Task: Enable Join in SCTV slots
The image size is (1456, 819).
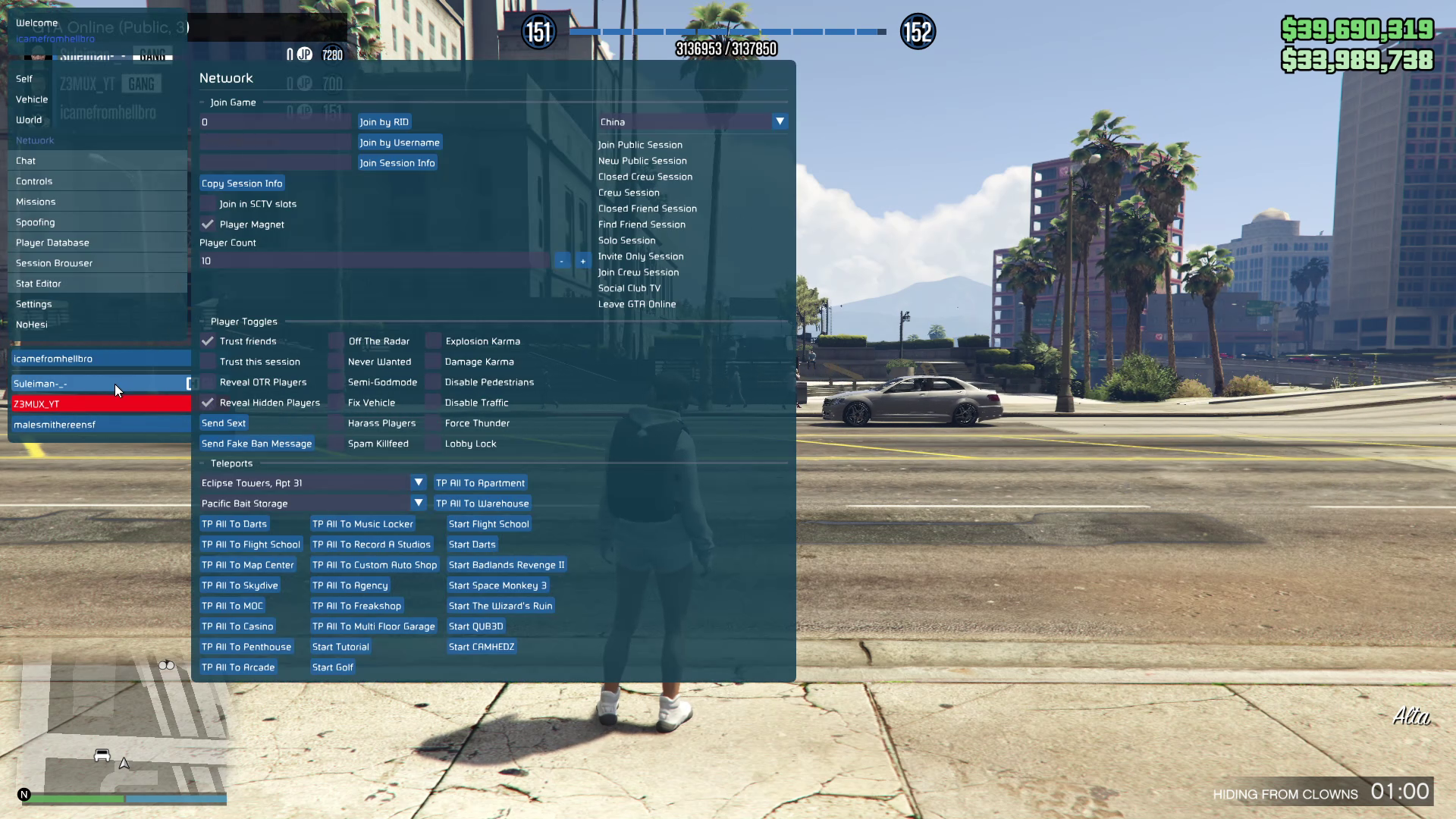Action: 208,204
